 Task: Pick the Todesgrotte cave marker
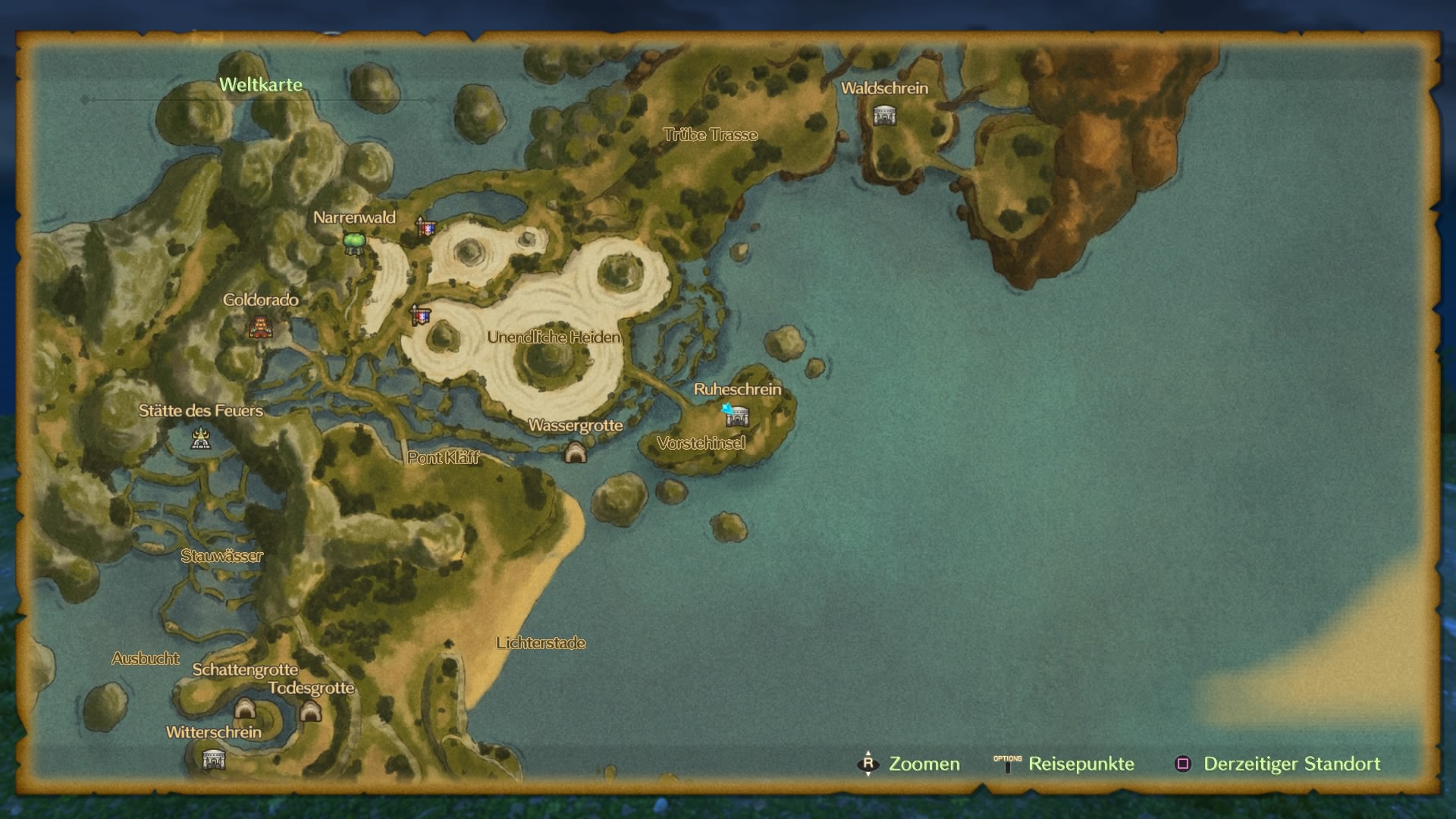(310, 711)
